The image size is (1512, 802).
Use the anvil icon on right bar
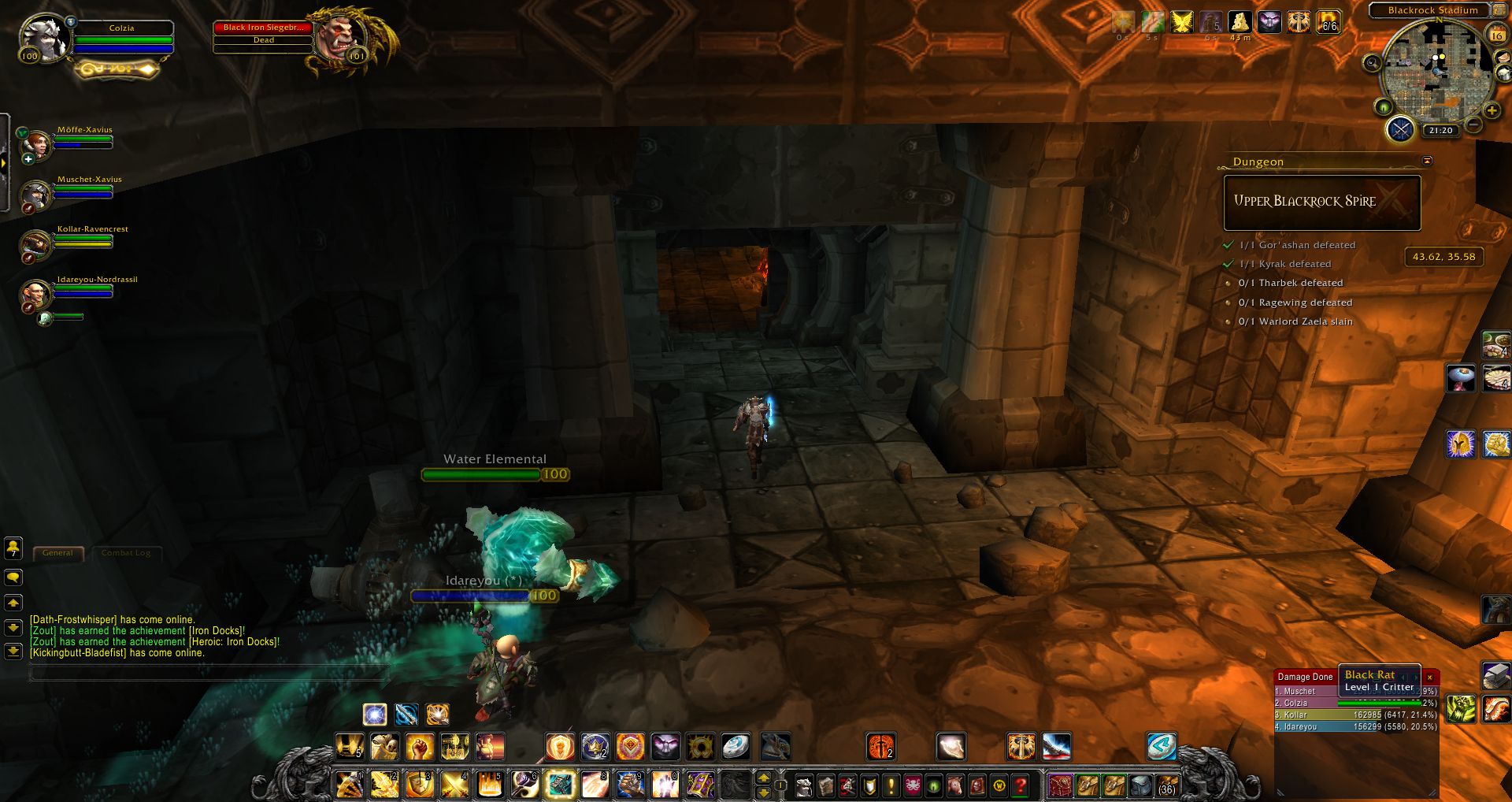[1495, 675]
